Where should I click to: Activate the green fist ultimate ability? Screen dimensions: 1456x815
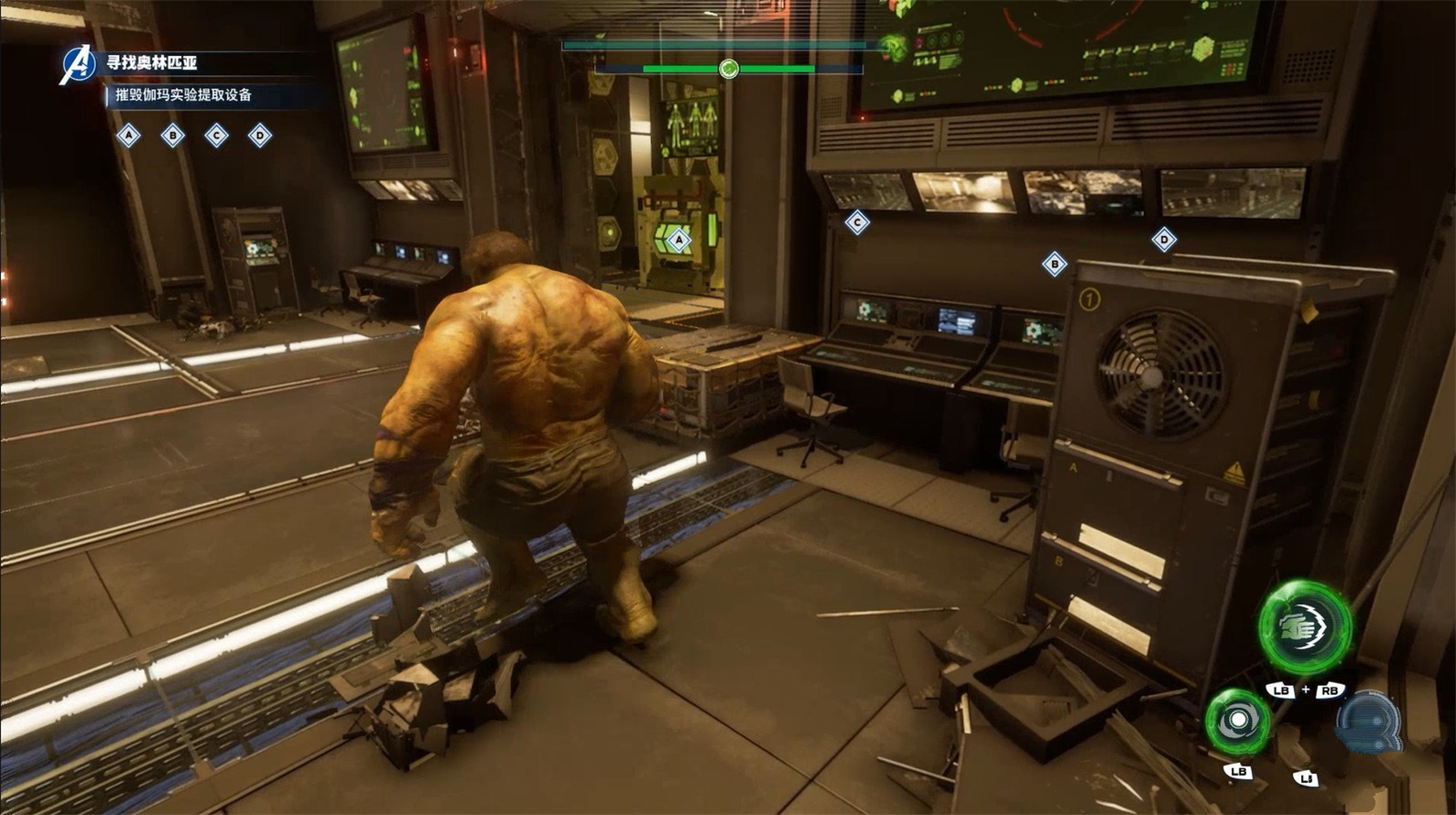click(x=1305, y=627)
